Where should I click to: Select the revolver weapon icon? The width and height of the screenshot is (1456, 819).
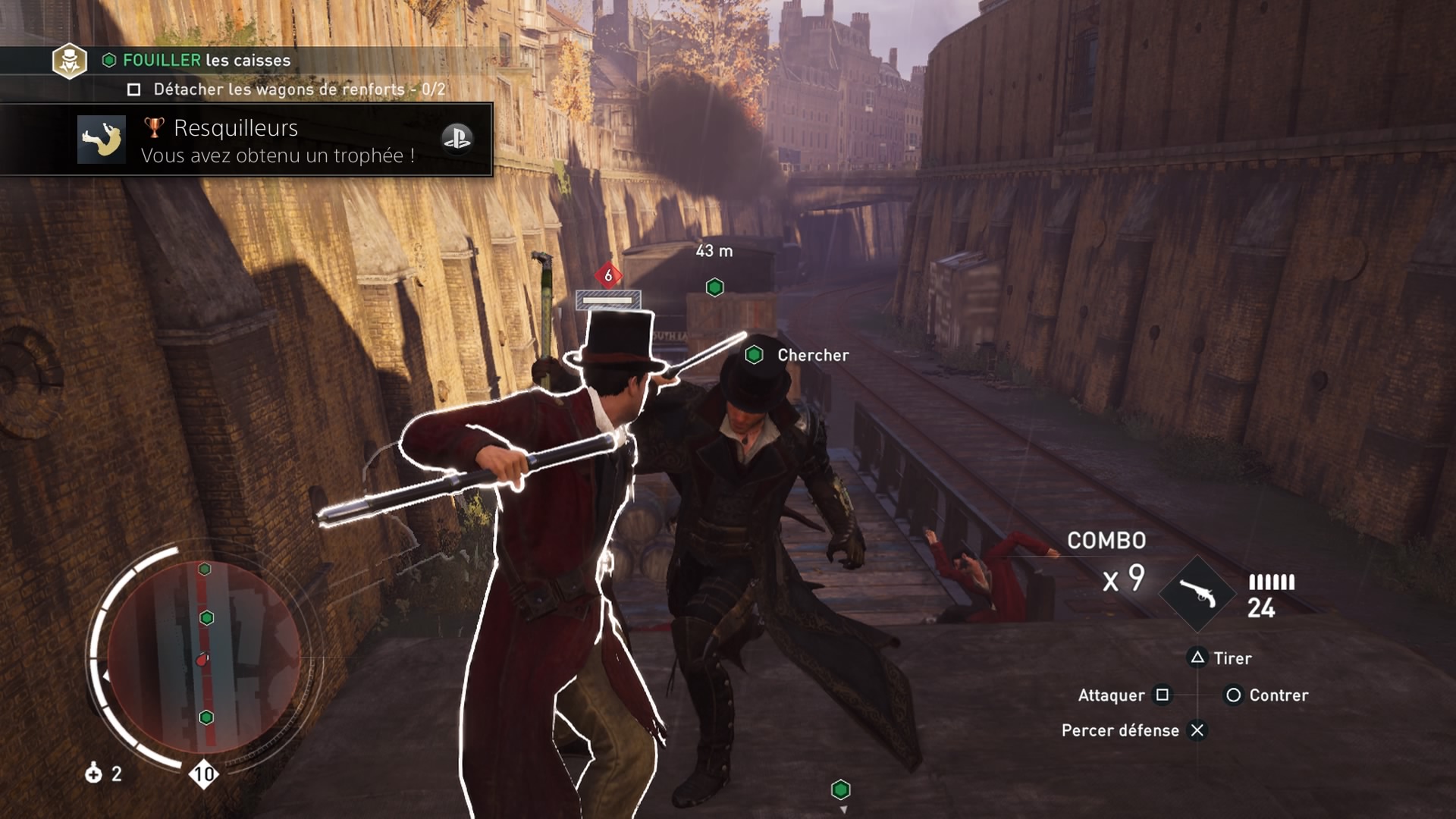click(x=1197, y=594)
